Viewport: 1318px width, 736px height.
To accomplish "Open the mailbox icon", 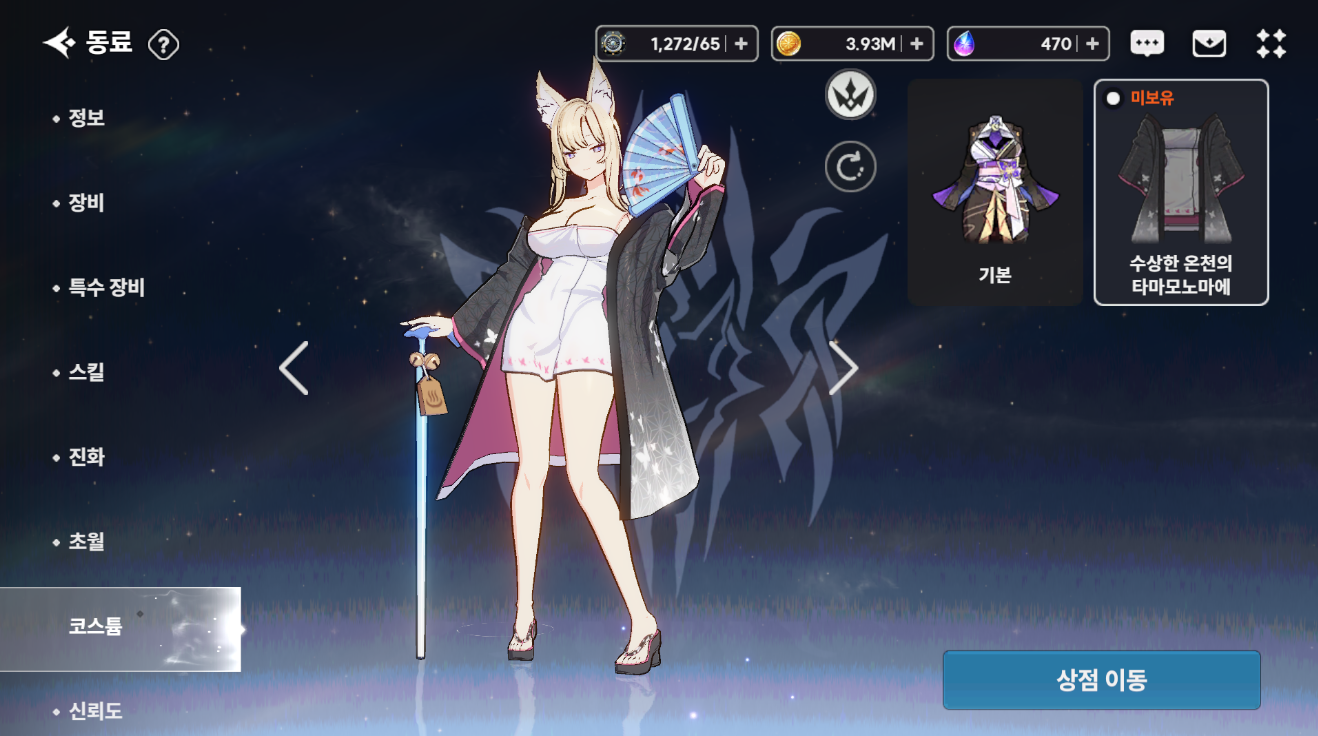I will coord(1209,44).
